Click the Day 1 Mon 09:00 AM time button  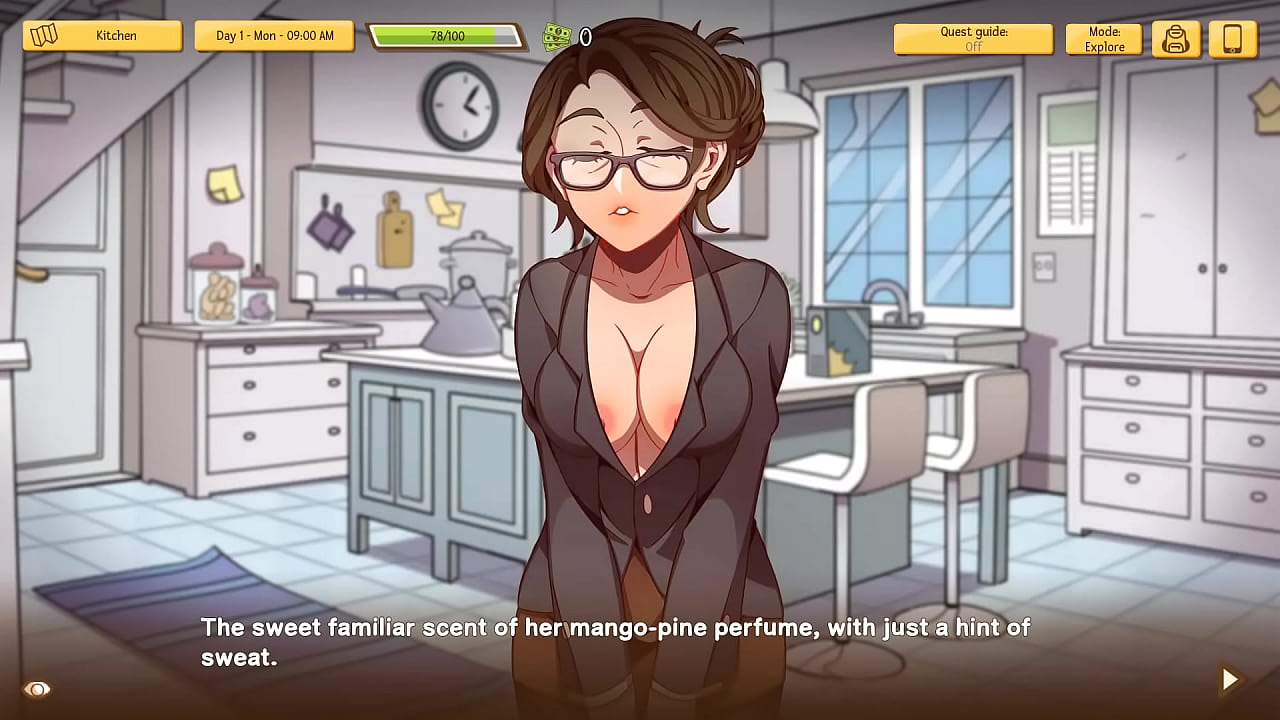(x=274, y=36)
